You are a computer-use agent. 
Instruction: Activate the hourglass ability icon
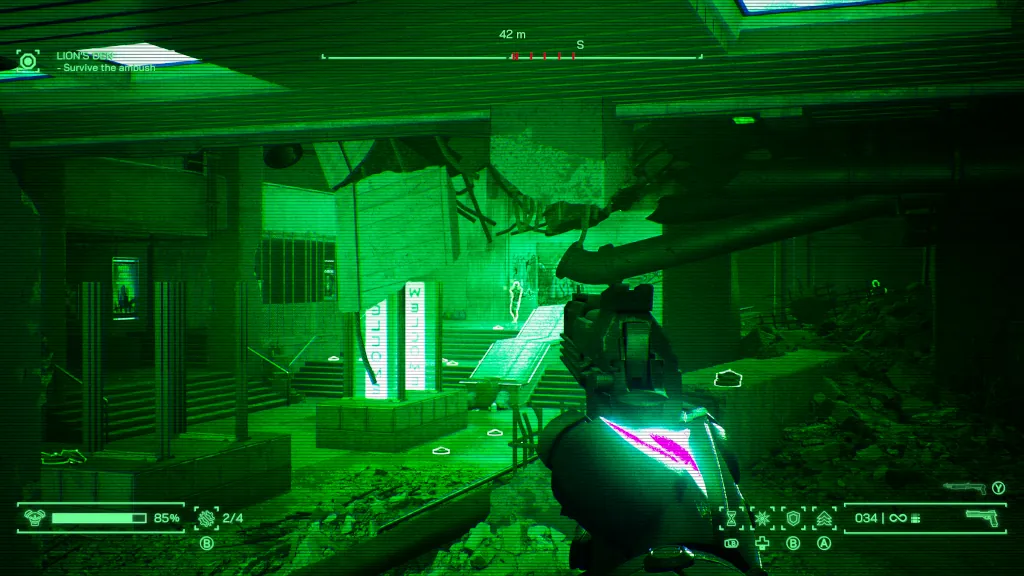731,518
